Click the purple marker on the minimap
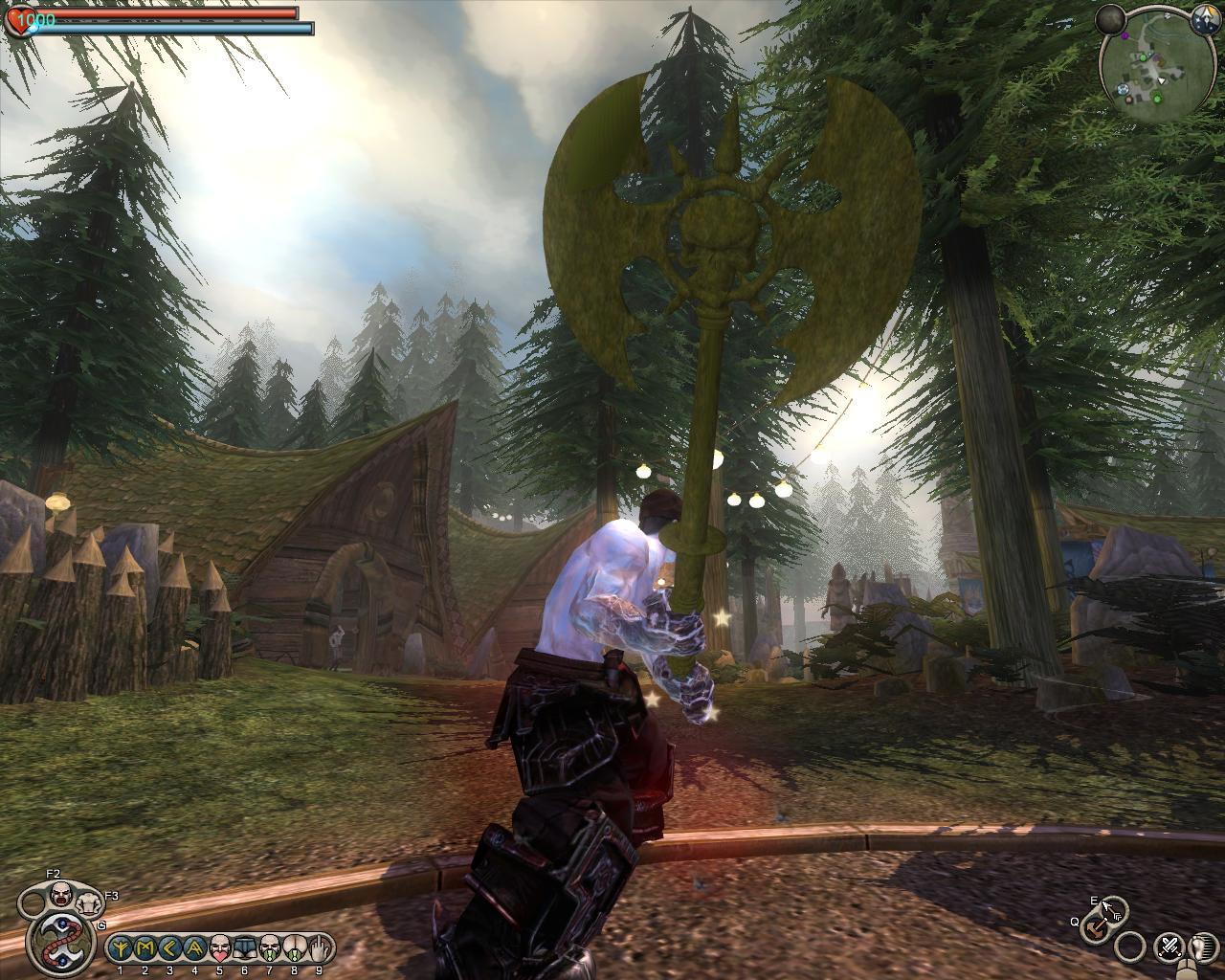 point(1126,35)
